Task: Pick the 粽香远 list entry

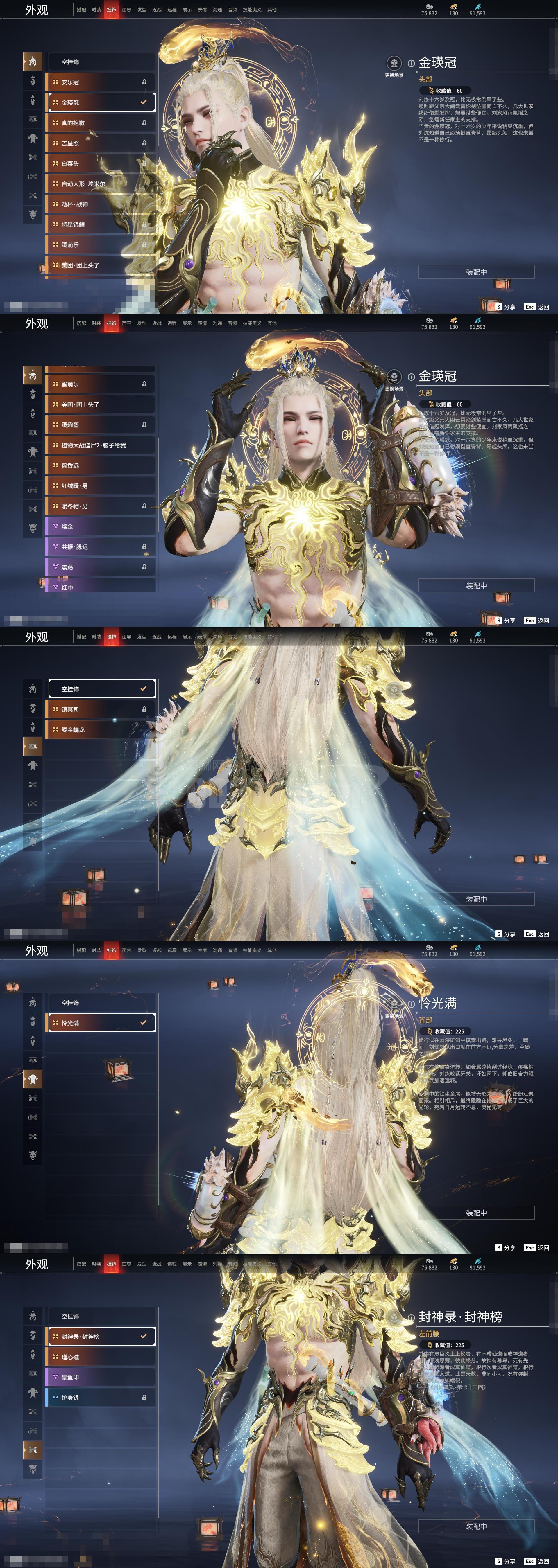Action: [101, 466]
